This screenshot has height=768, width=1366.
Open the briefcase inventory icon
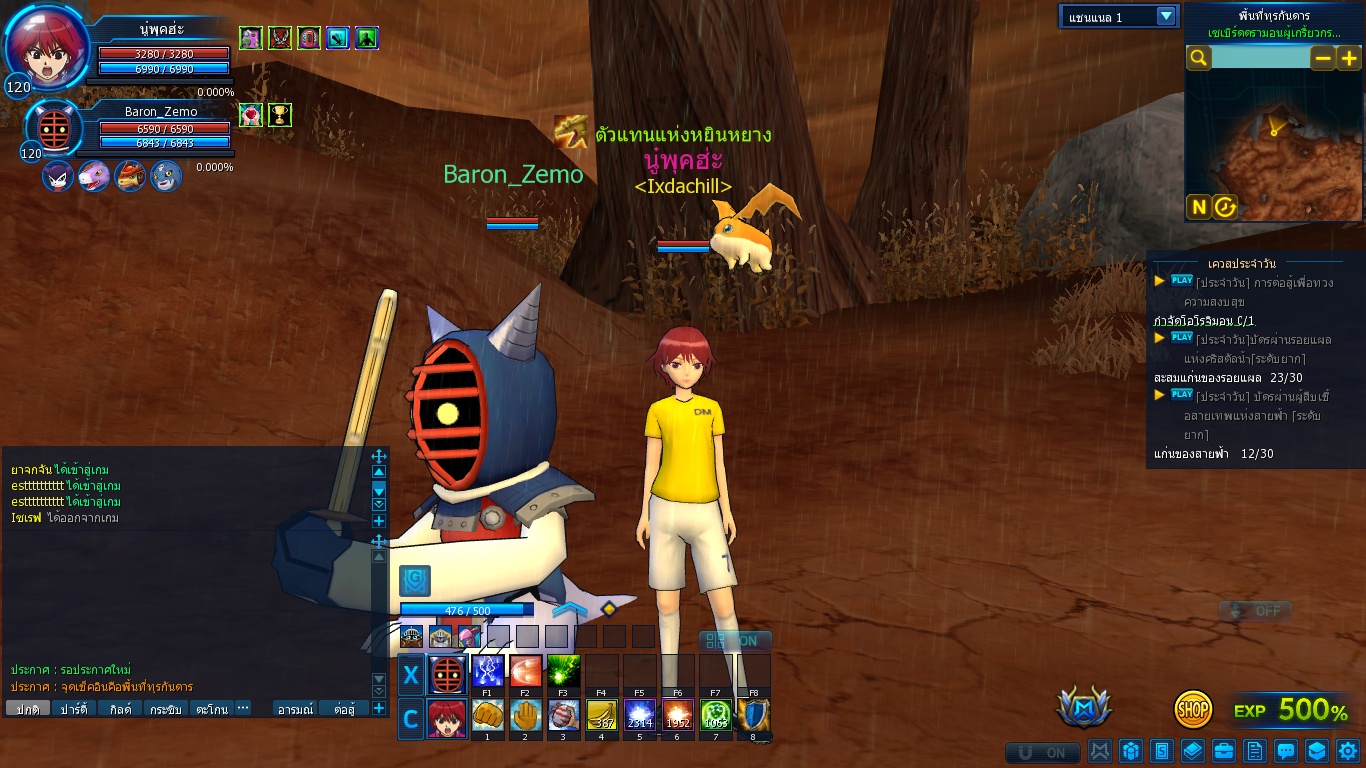pos(1223,750)
